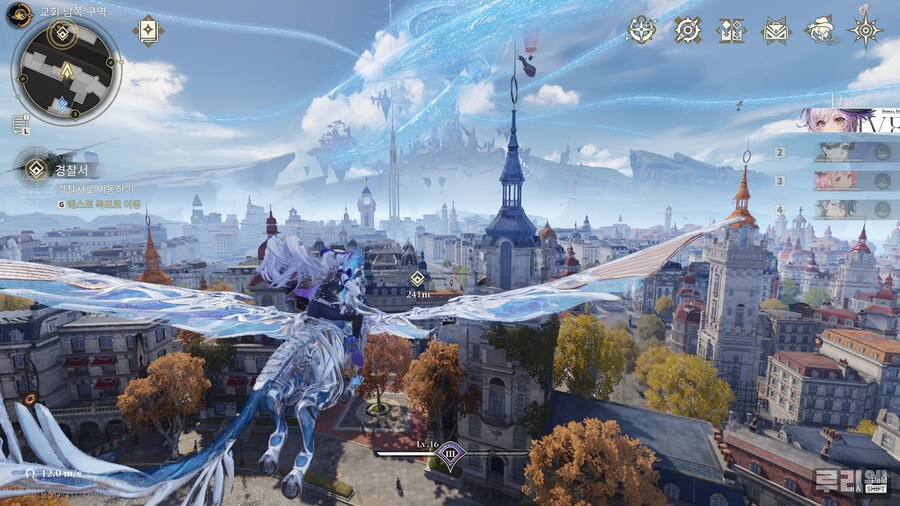Switch to party member 3 with pink hair
Image resolution: width=900 pixels, height=506 pixels.
click(x=838, y=181)
